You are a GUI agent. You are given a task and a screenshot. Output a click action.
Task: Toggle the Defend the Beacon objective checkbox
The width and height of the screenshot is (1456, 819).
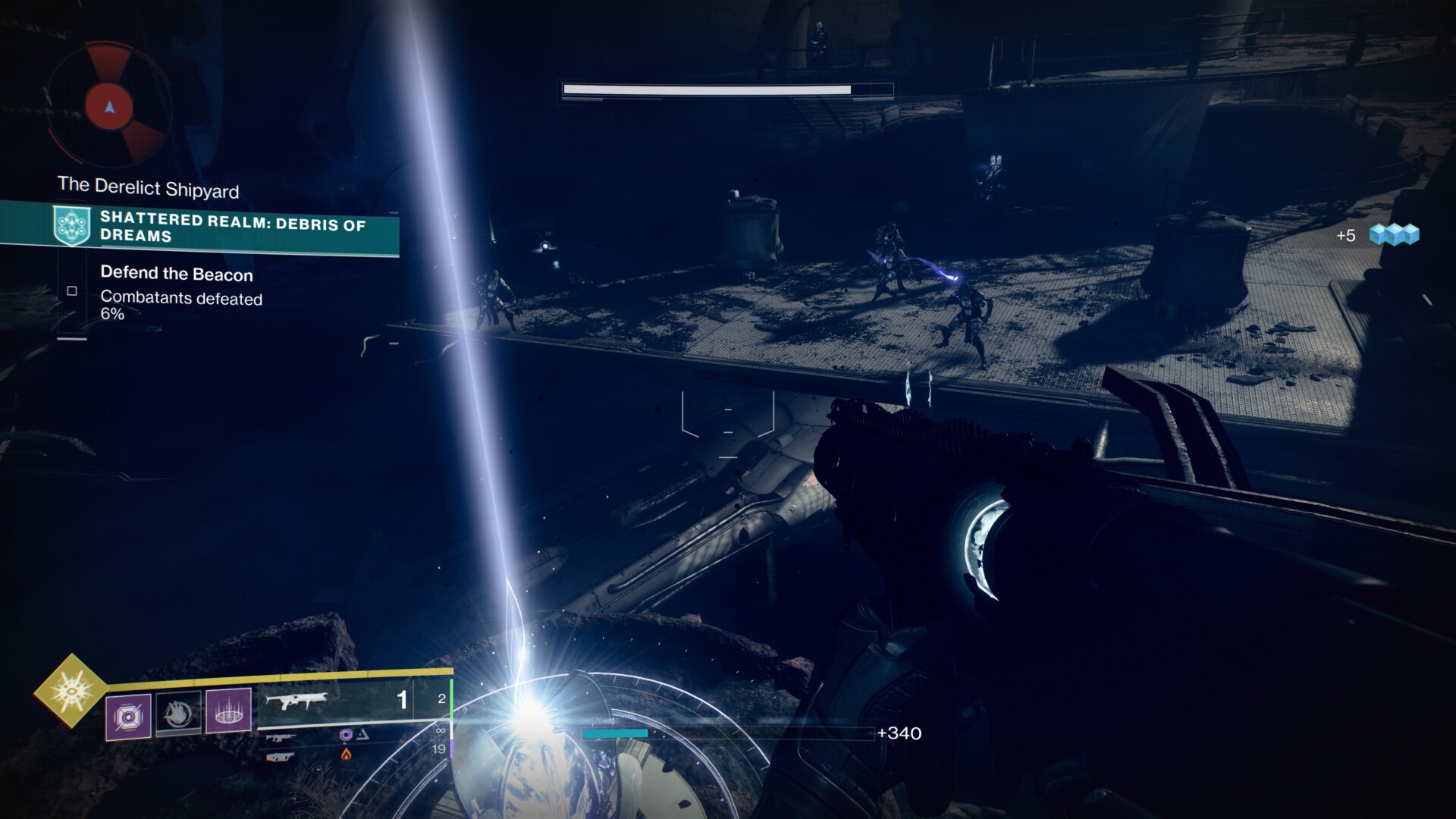[72, 290]
